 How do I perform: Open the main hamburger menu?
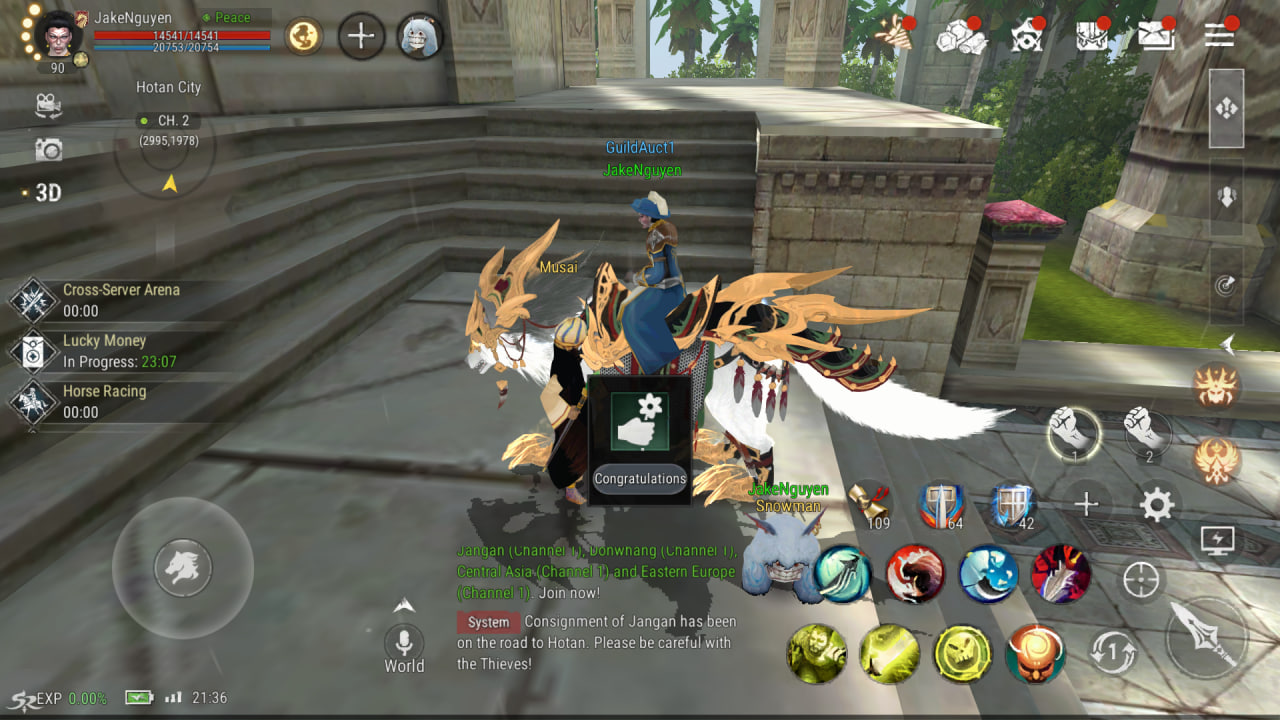pyautogui.click(x=1219, y=35)
